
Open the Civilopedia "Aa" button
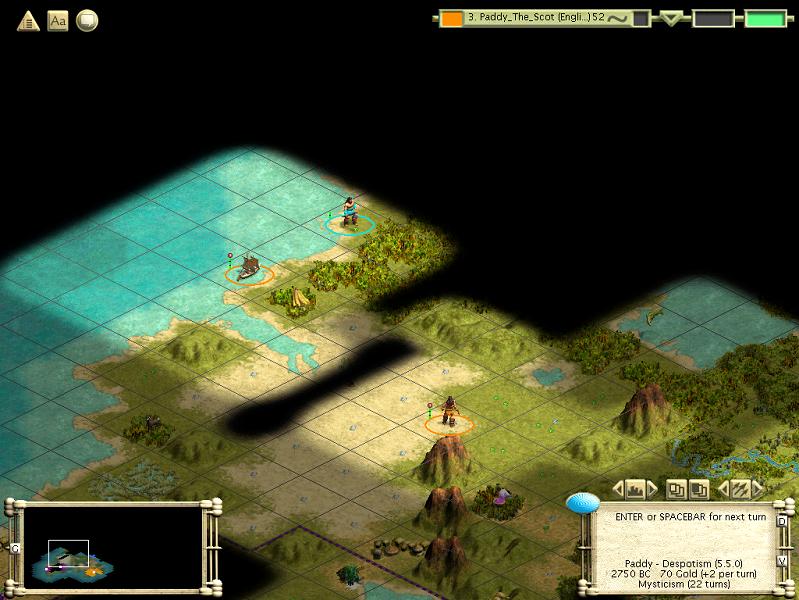(x=58, y=20)
